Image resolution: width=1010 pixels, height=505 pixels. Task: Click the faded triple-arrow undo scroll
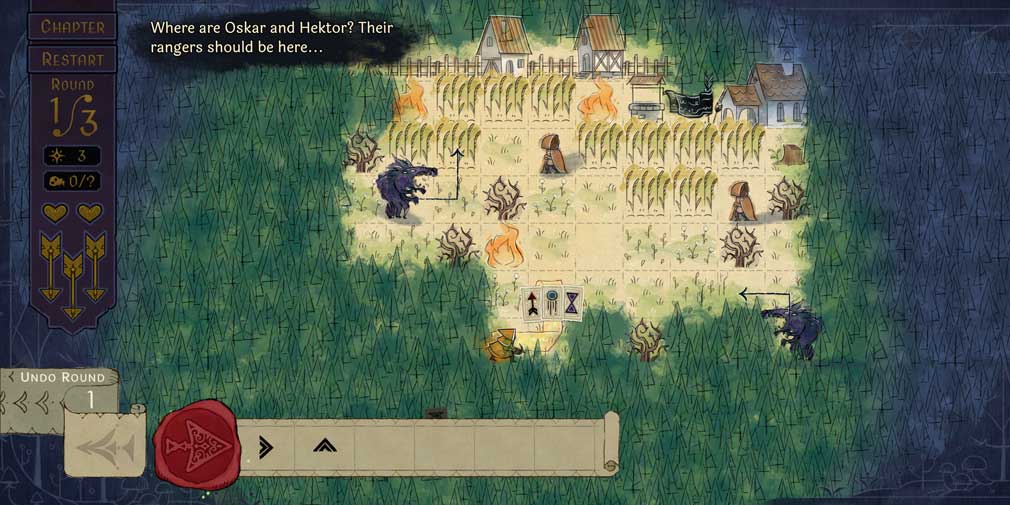(x=105, y=447)
